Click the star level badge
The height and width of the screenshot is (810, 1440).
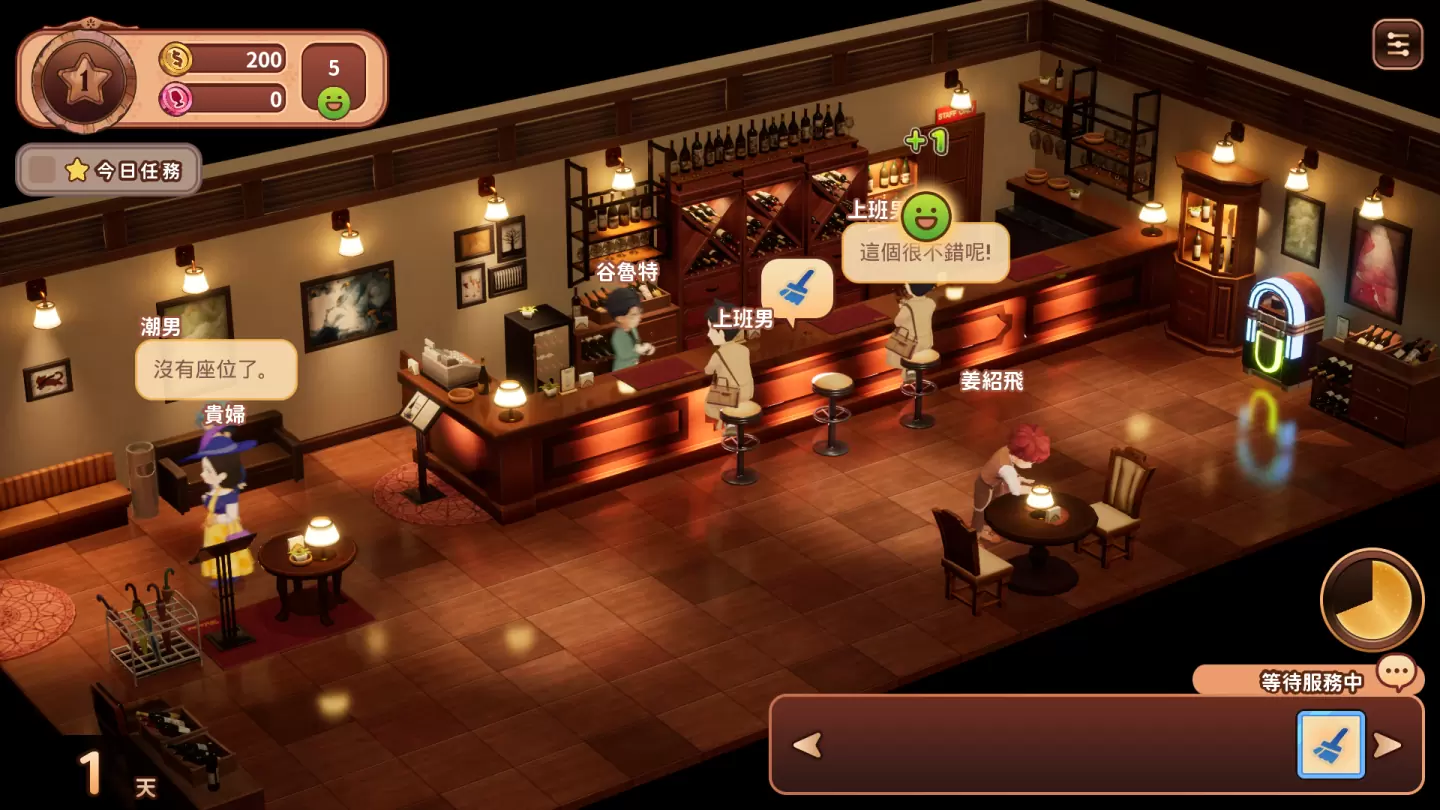84,78
